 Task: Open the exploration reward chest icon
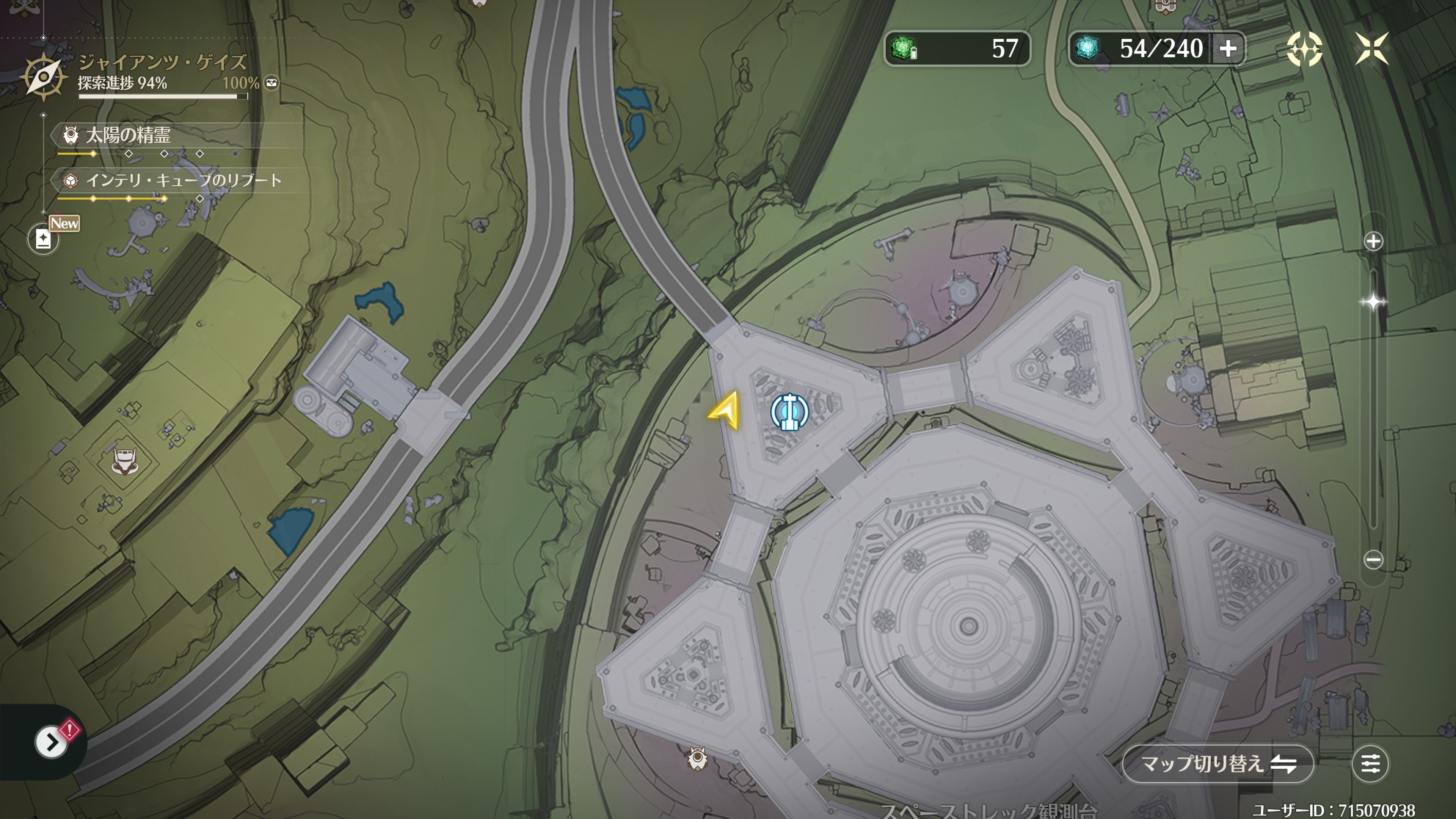[x=272, y=83]
